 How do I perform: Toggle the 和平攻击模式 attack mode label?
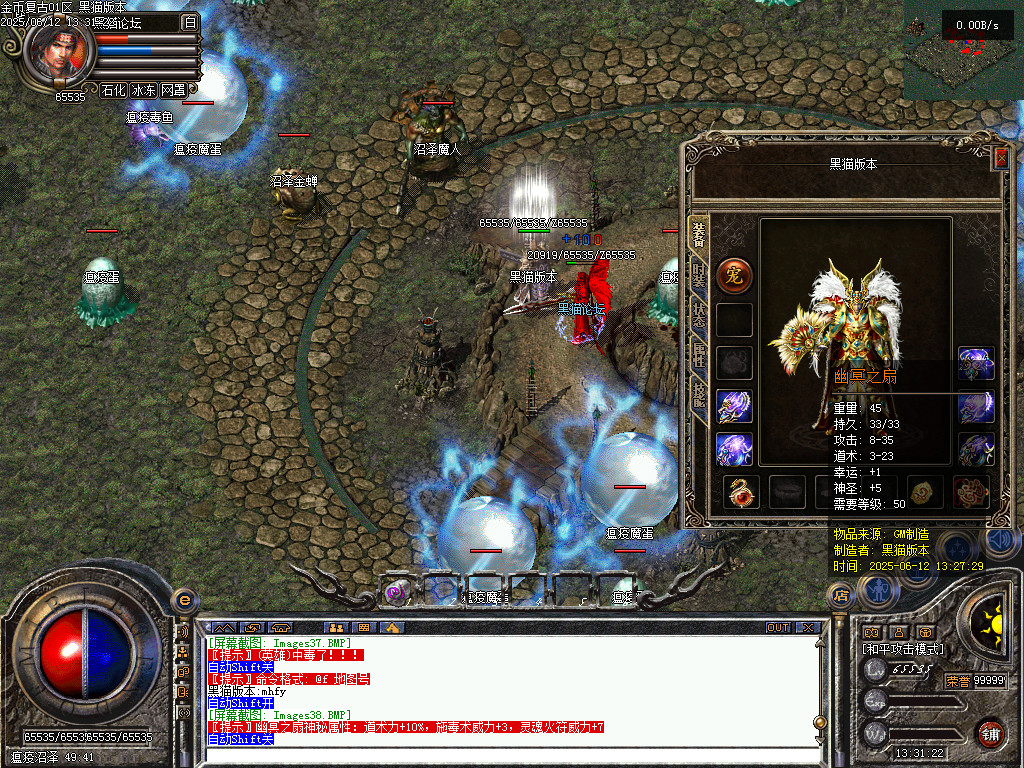(902, 649)
